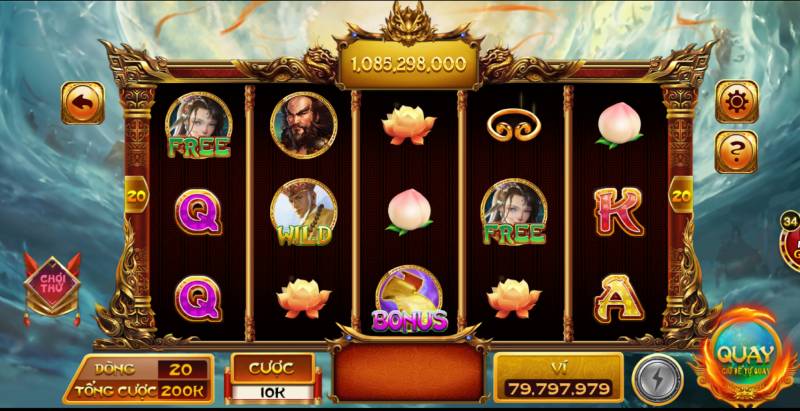This screenshot has height=411, width=800.
Task: Change the Cược bet amount of 10K
Action: [x=272, y=392]
